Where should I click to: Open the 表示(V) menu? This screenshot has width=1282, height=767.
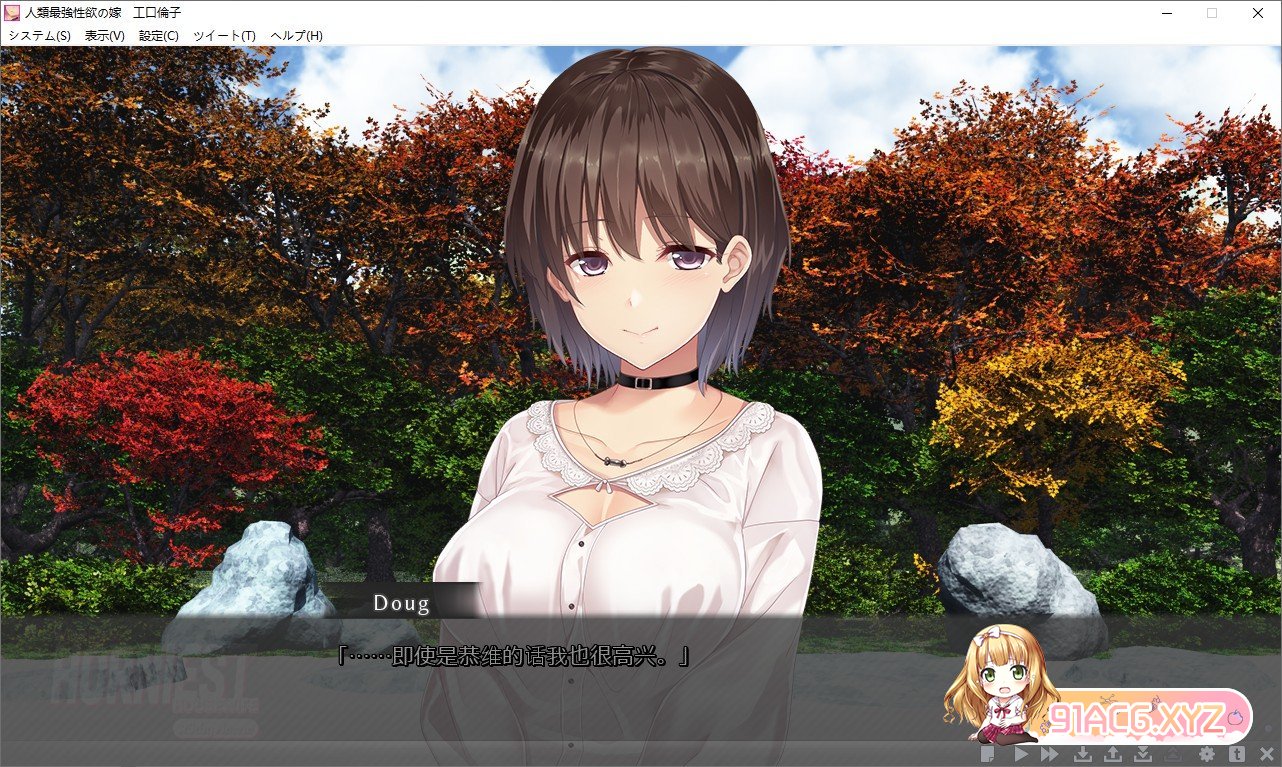[105, 36]
